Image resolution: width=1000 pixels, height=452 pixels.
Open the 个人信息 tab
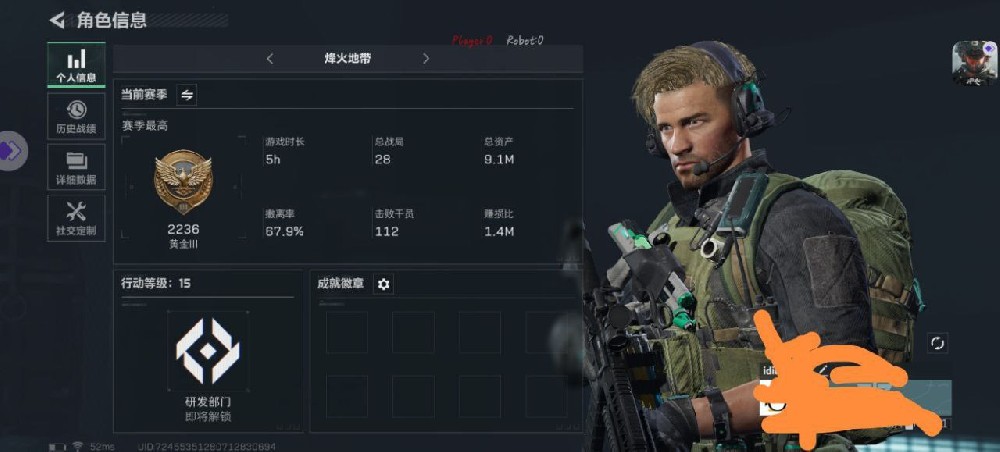(x=76, y=65)
